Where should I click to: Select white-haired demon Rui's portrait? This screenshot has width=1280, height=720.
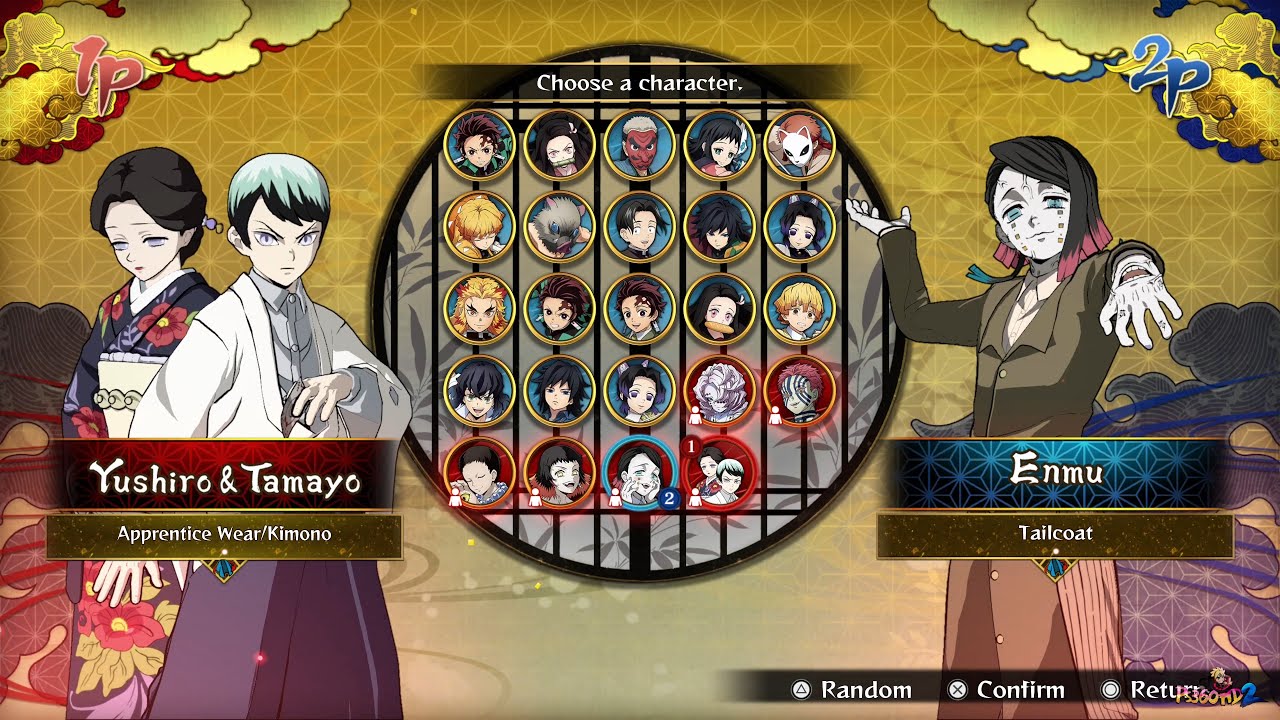[720, 391]
